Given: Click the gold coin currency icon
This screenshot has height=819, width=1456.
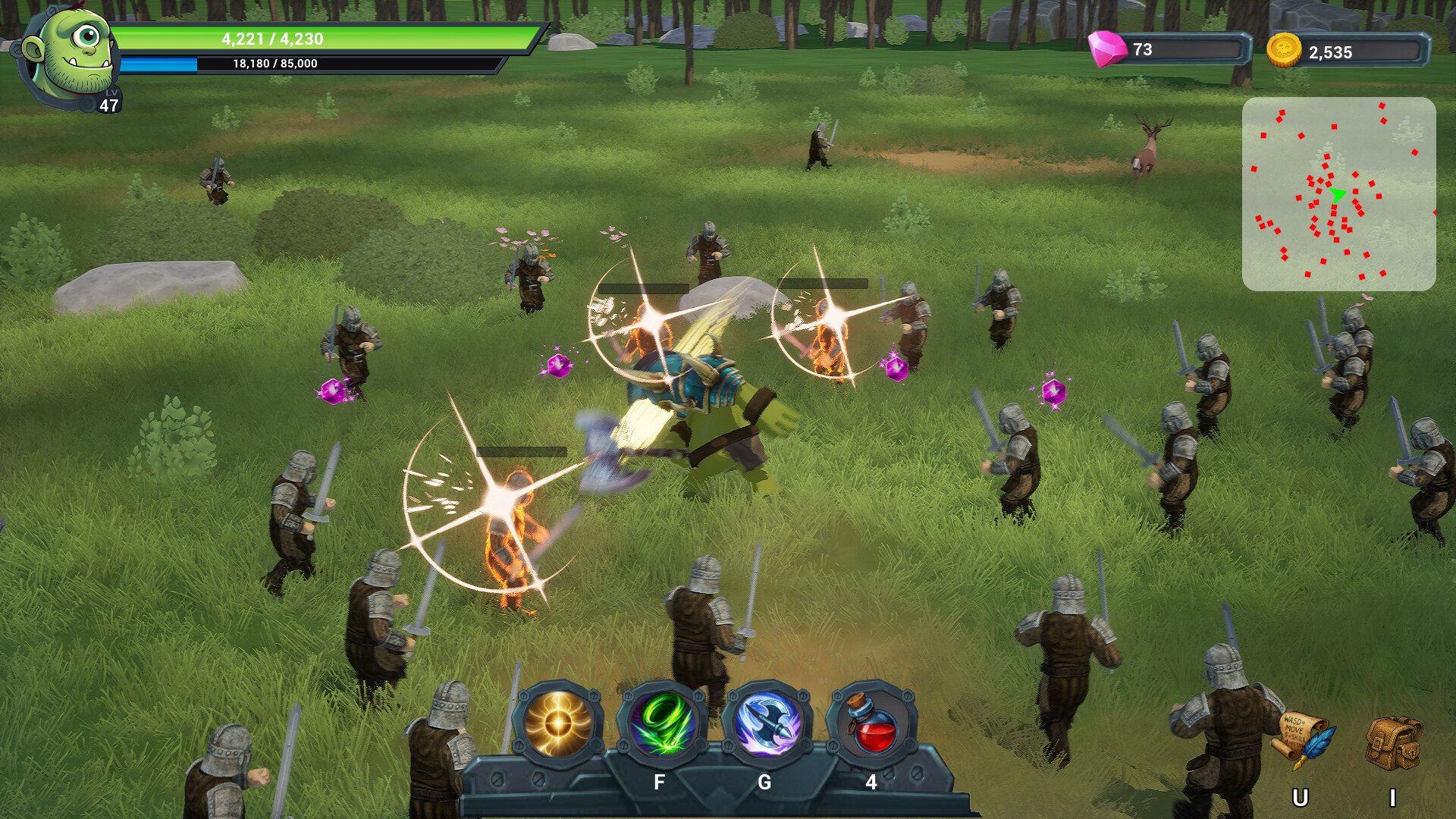Looking at the screenshot, I should (1284, 51).
